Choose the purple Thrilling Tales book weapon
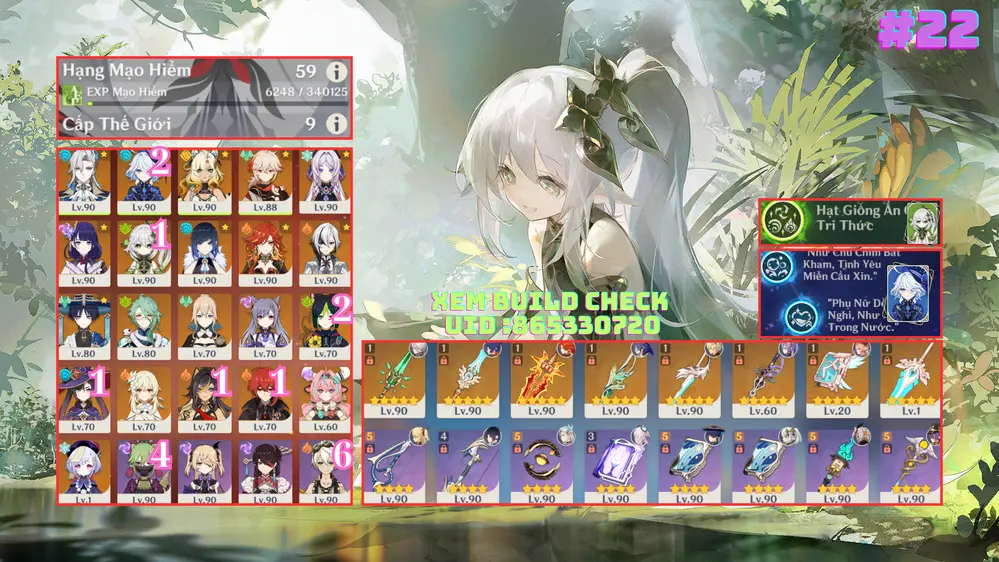999x562 pixels. tap(615, 462)
